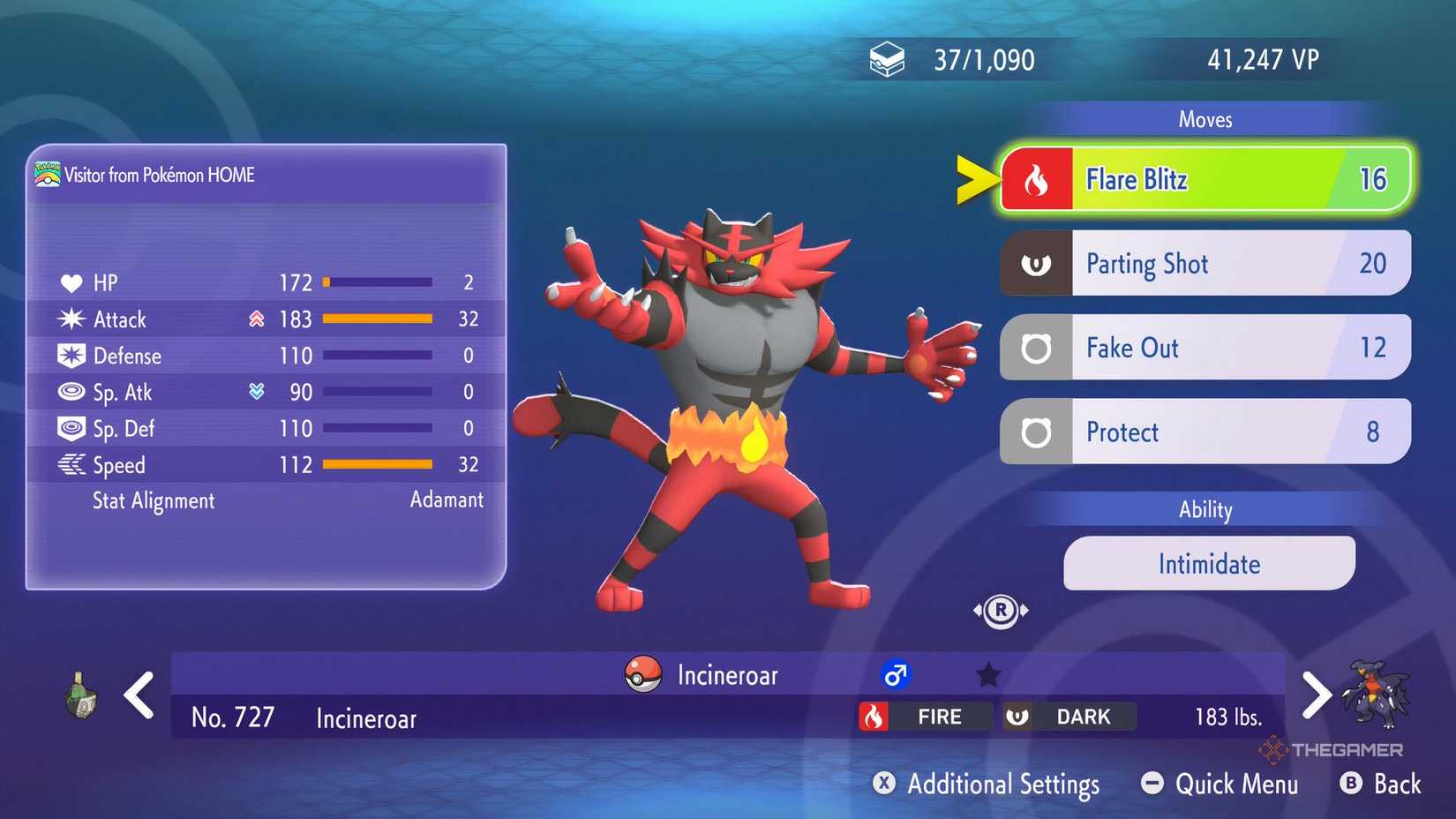1456x819 pixels.
Task: Toggle Incineroar's black star mark
Action: (988, 674)
